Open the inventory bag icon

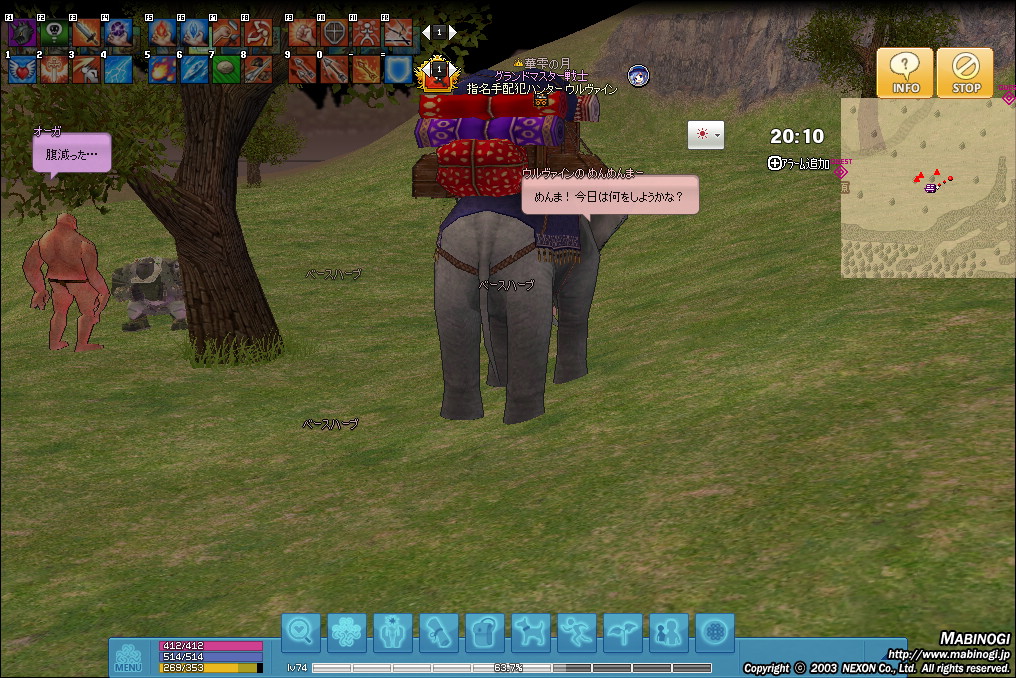pyautogui.click(x=485, y=633)
